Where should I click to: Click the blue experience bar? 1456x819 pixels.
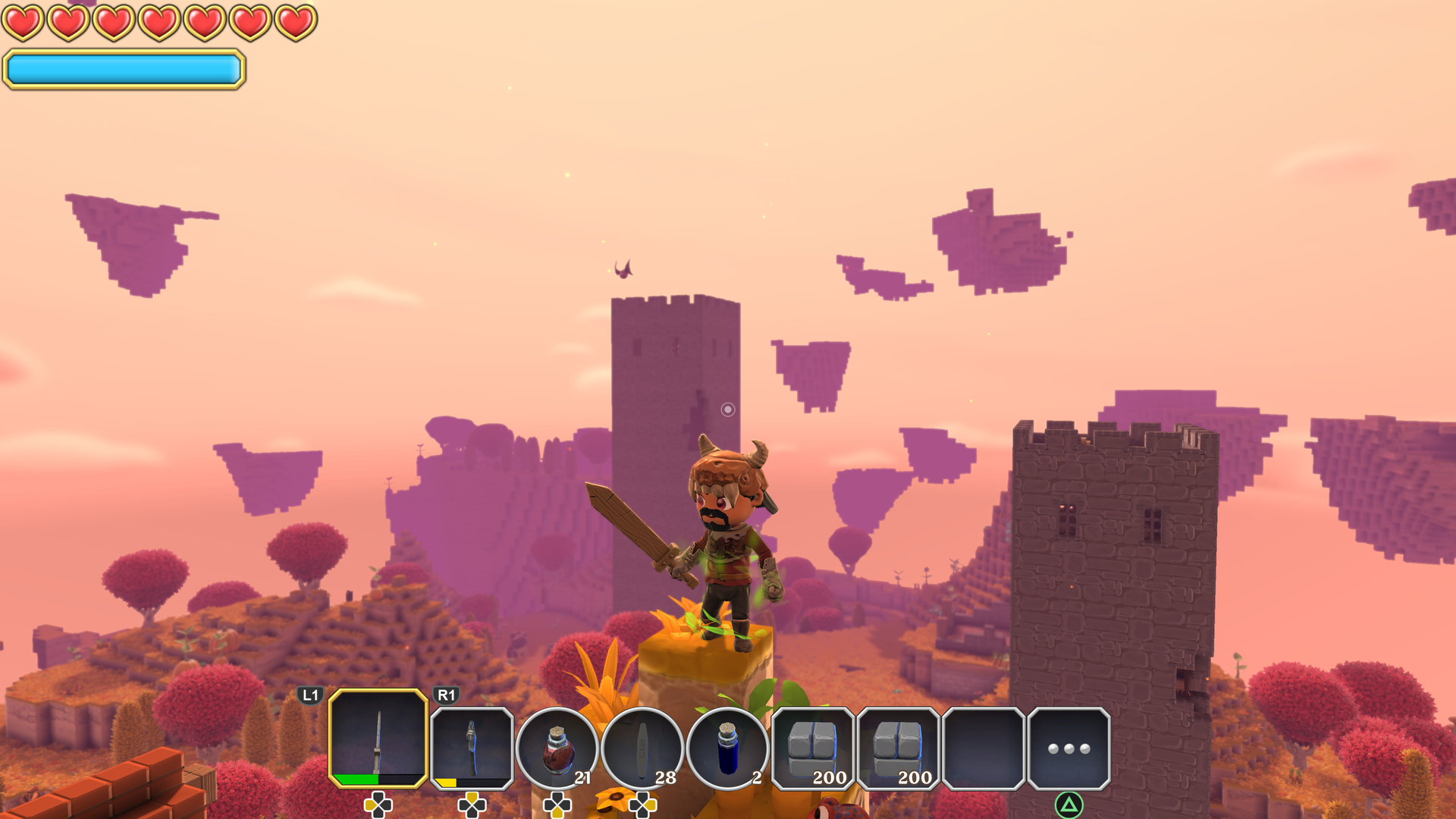click(125, 69)
